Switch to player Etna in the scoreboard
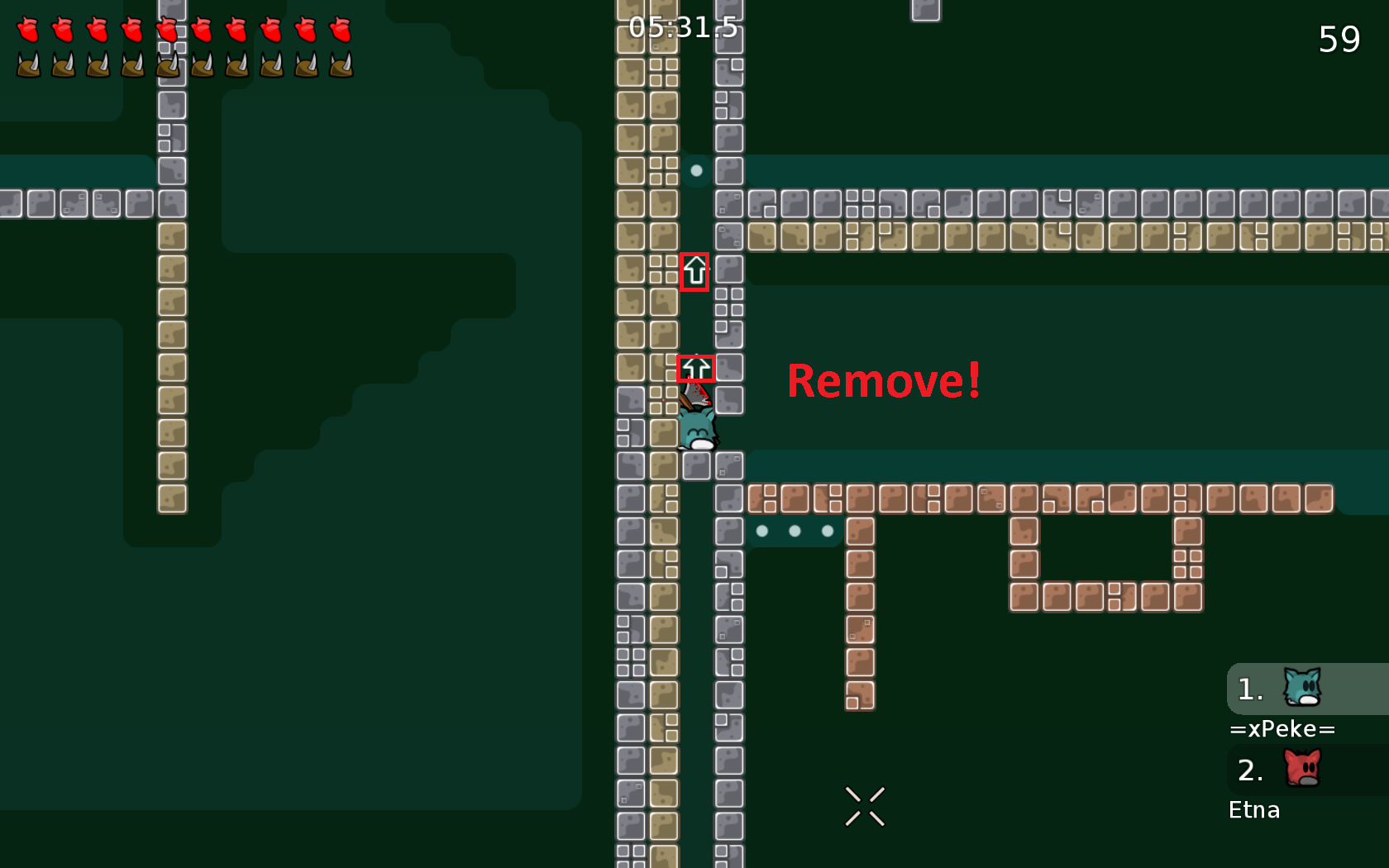This screenshot has height=868, width=1389. coord(1253,810)
